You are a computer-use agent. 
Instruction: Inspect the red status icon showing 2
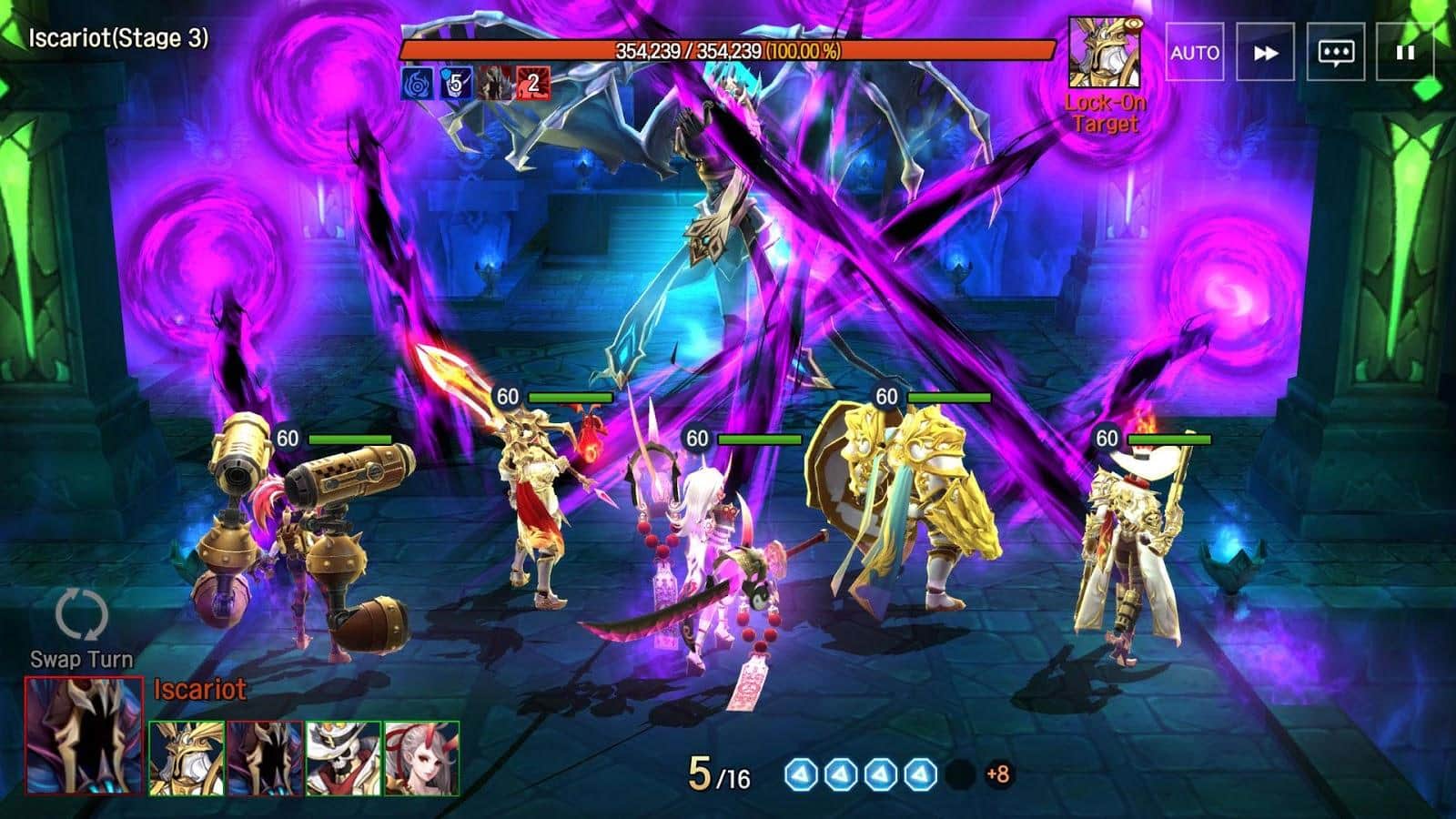(532, 84)
